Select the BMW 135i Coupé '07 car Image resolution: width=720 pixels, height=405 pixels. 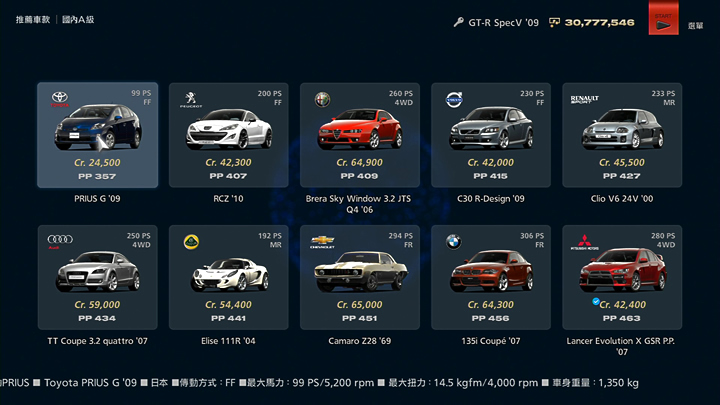(x=490, y=278)
